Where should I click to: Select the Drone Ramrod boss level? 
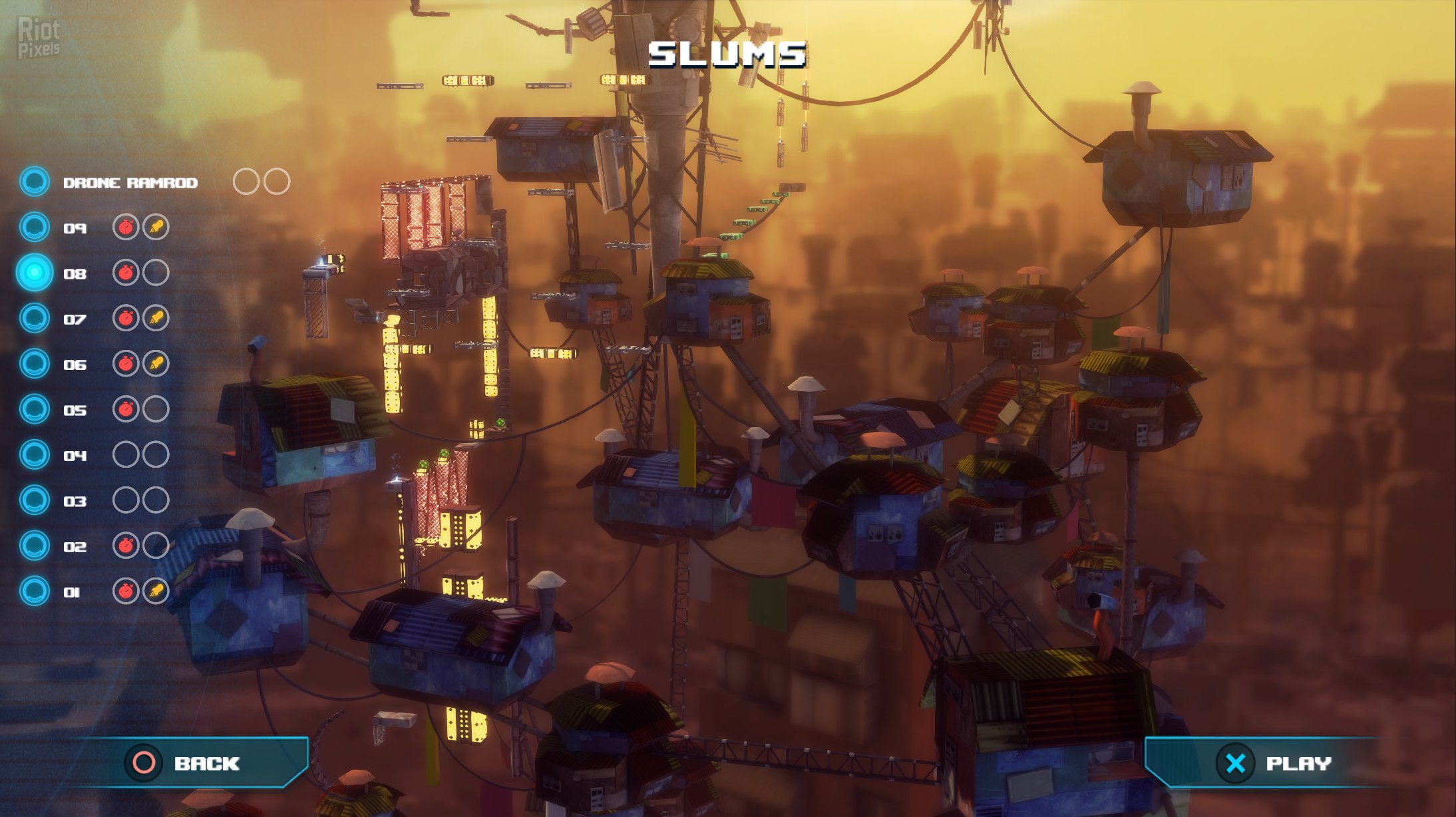(130, 183)
